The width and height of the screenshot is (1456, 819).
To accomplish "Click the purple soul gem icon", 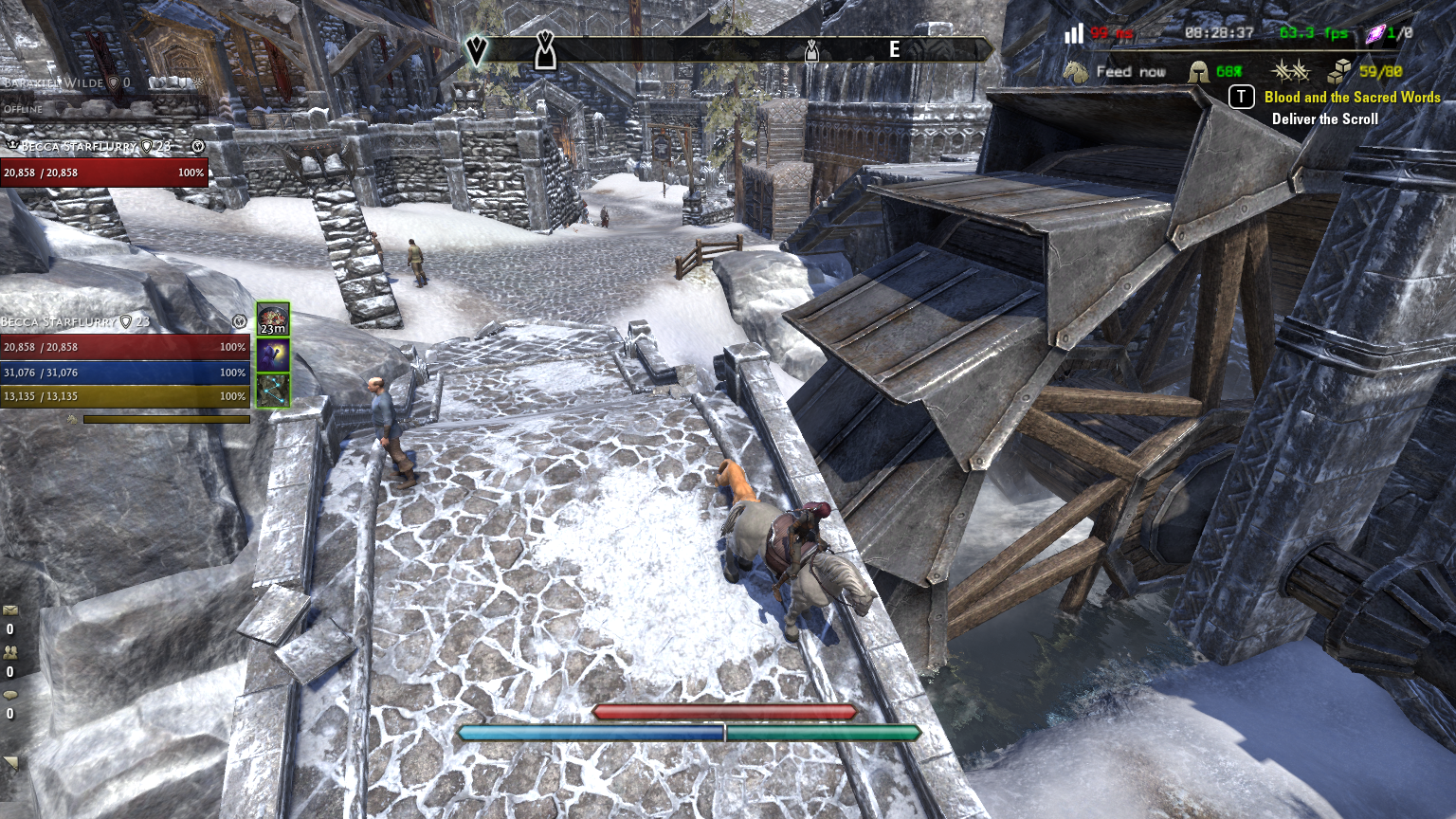I will (1374, 34).
